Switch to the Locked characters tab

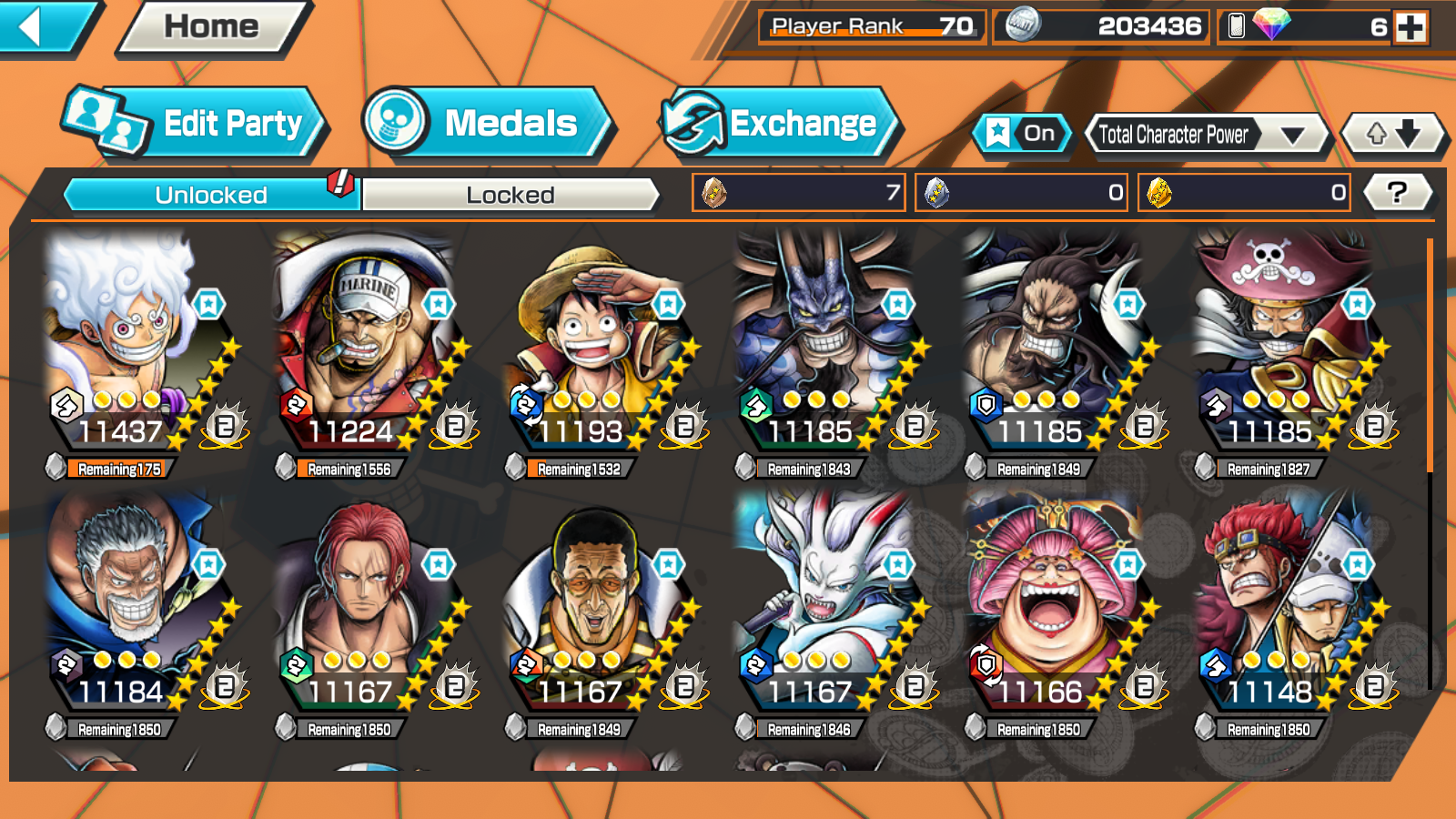510,195
